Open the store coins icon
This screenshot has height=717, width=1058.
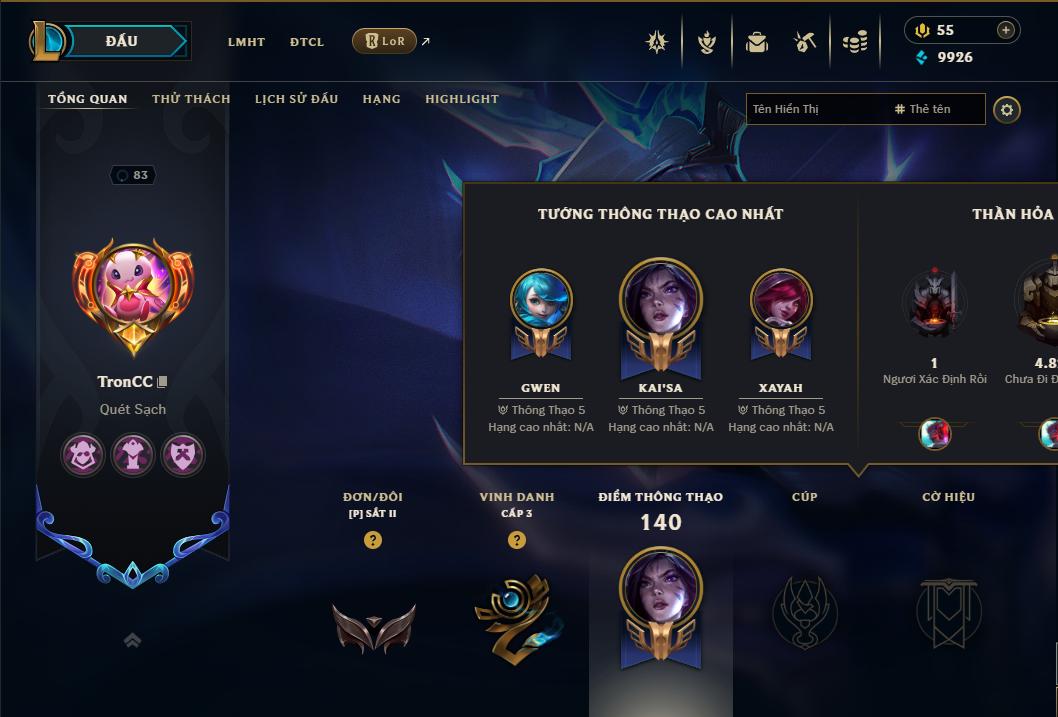click(x=854, y=42)
